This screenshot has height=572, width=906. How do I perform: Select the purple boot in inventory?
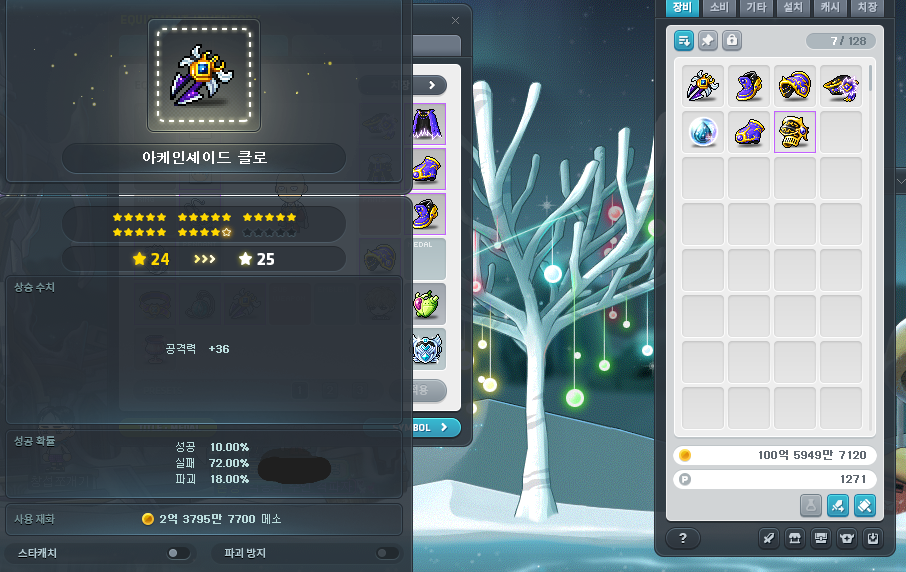coord(749,85)
